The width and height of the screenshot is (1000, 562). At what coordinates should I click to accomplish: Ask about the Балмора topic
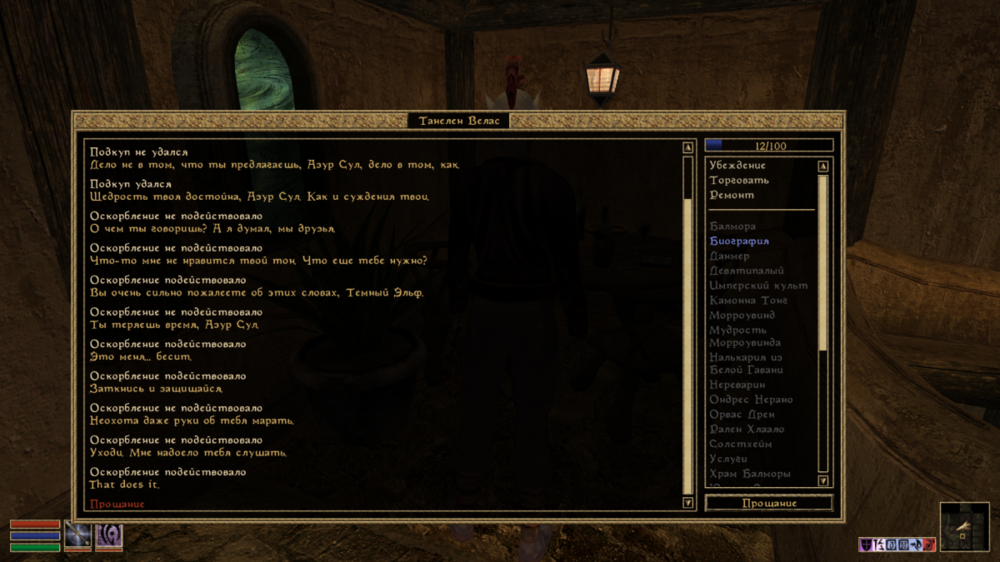tap(733, 227)
